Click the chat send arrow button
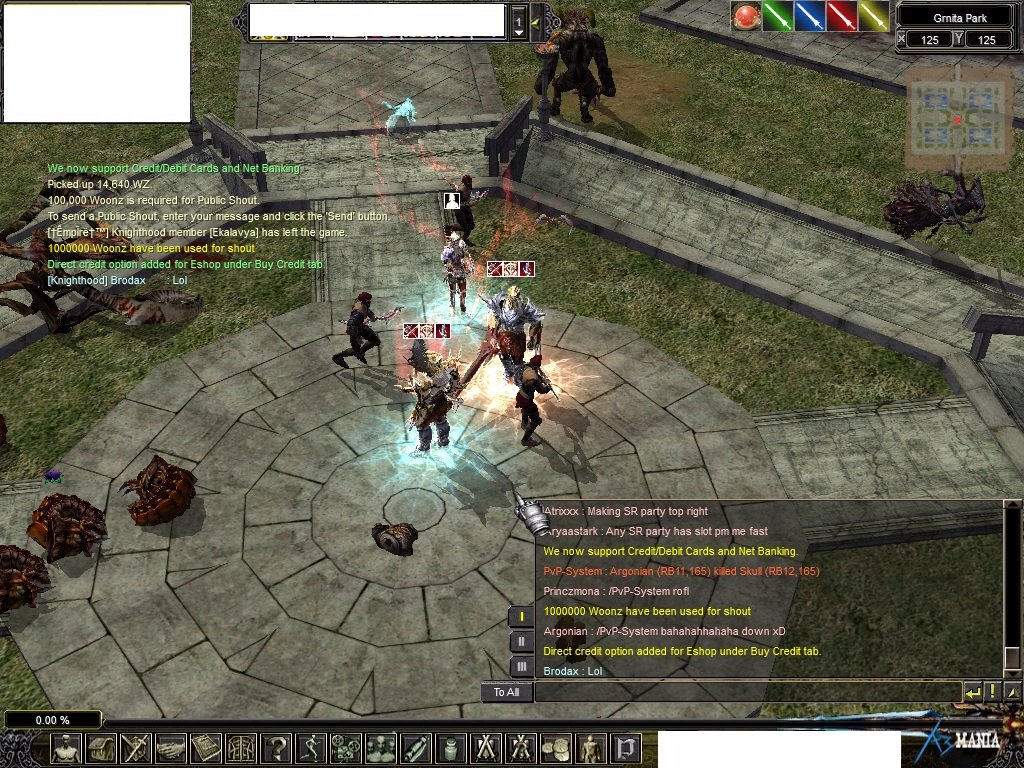 click(973, 692)
